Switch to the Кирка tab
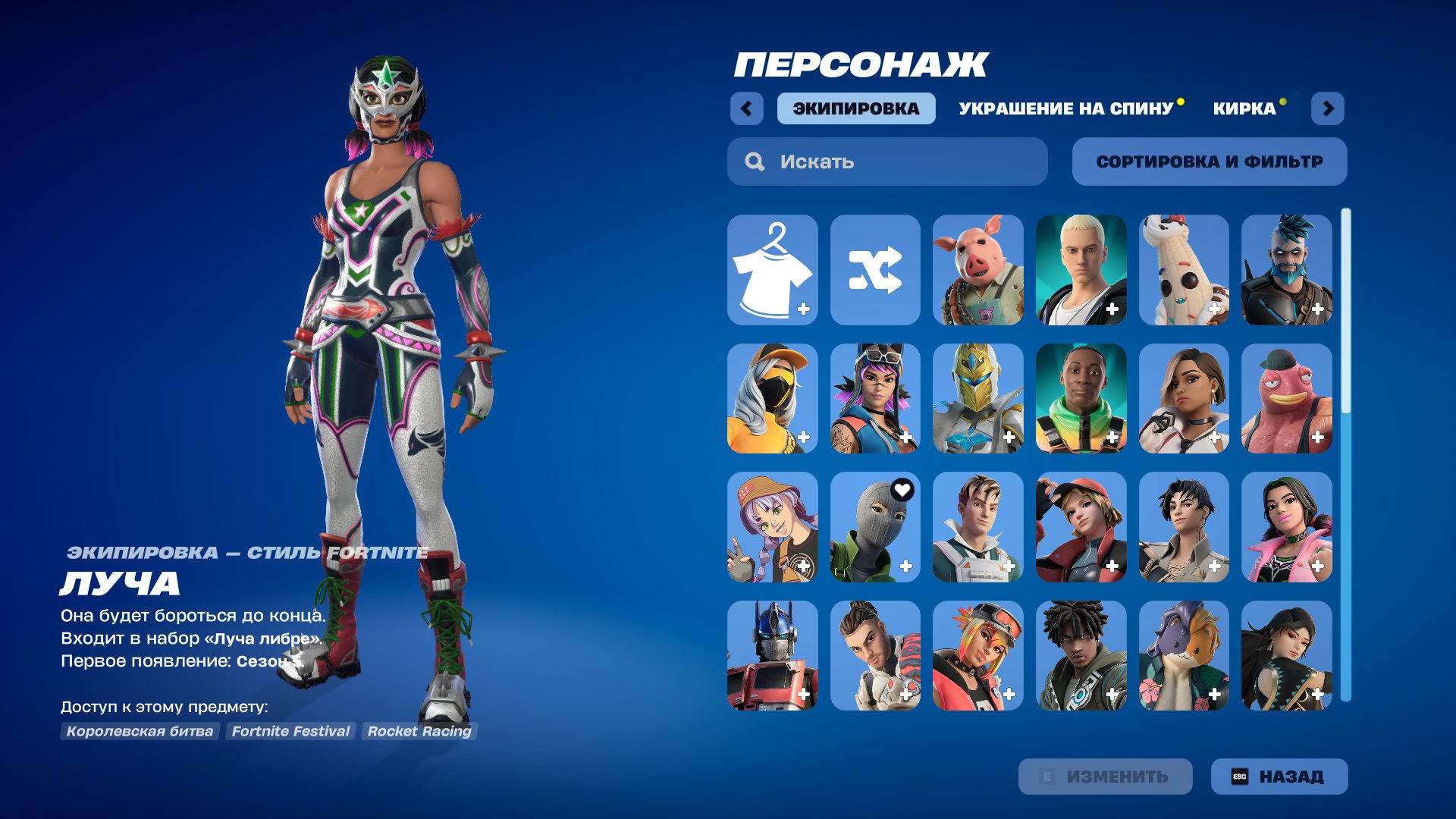This screenshot has width=1456, height=819. (1244, 108)
